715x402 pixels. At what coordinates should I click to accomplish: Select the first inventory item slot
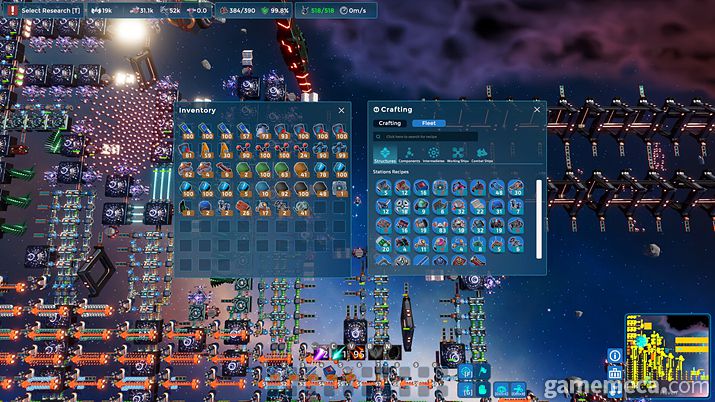point(188,130)
